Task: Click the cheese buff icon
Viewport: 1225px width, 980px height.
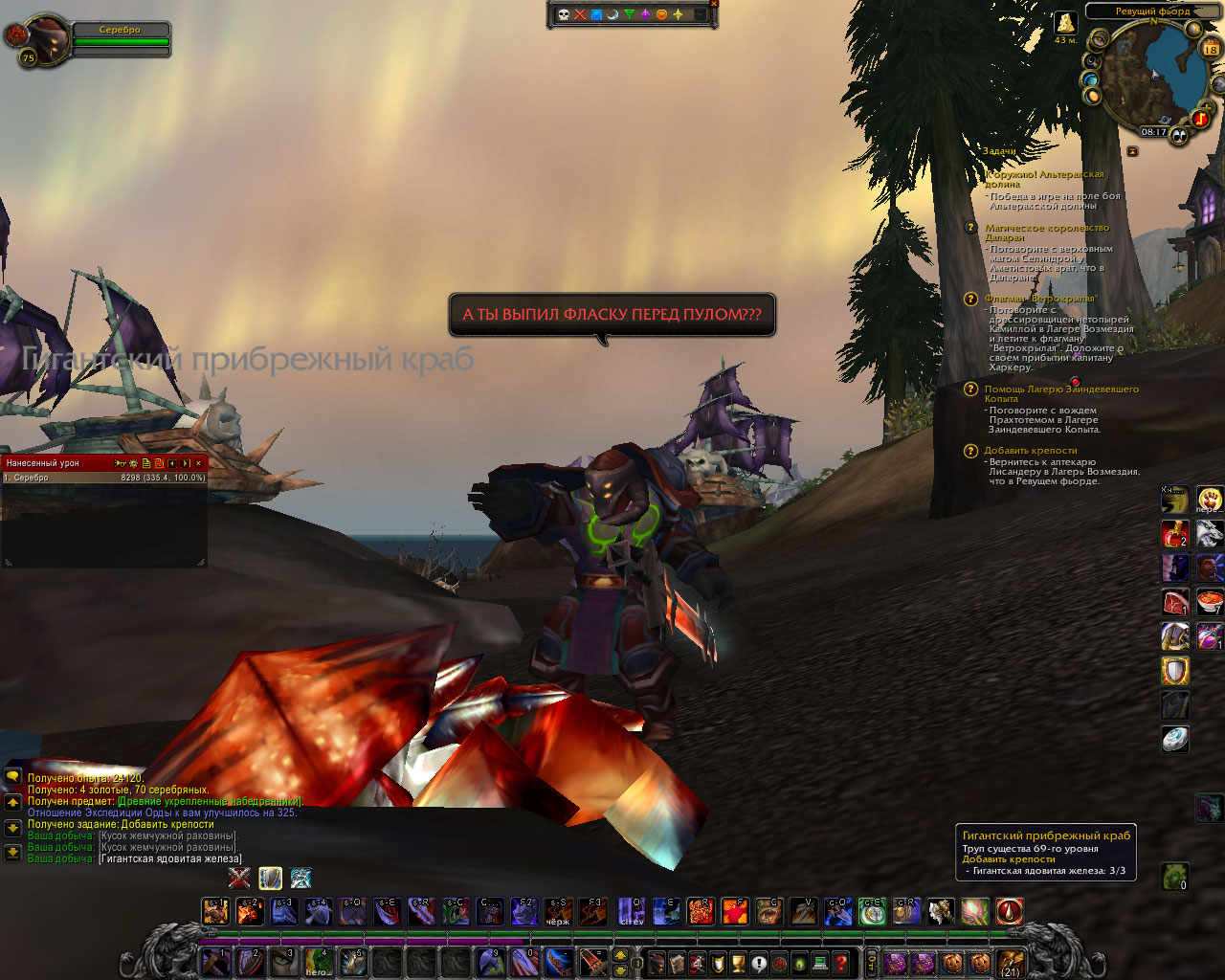Action: pyautogui.click(x=1064, y=23)
